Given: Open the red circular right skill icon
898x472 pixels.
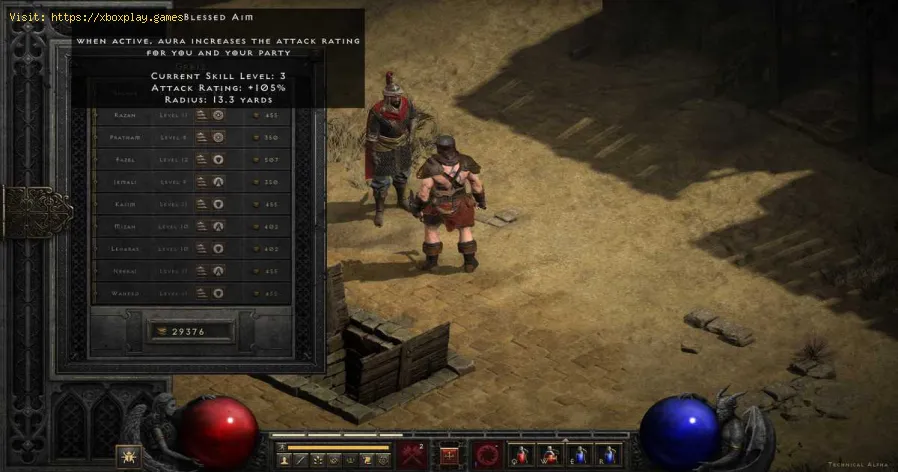Looking at the screenshot, I should (486, 456).
